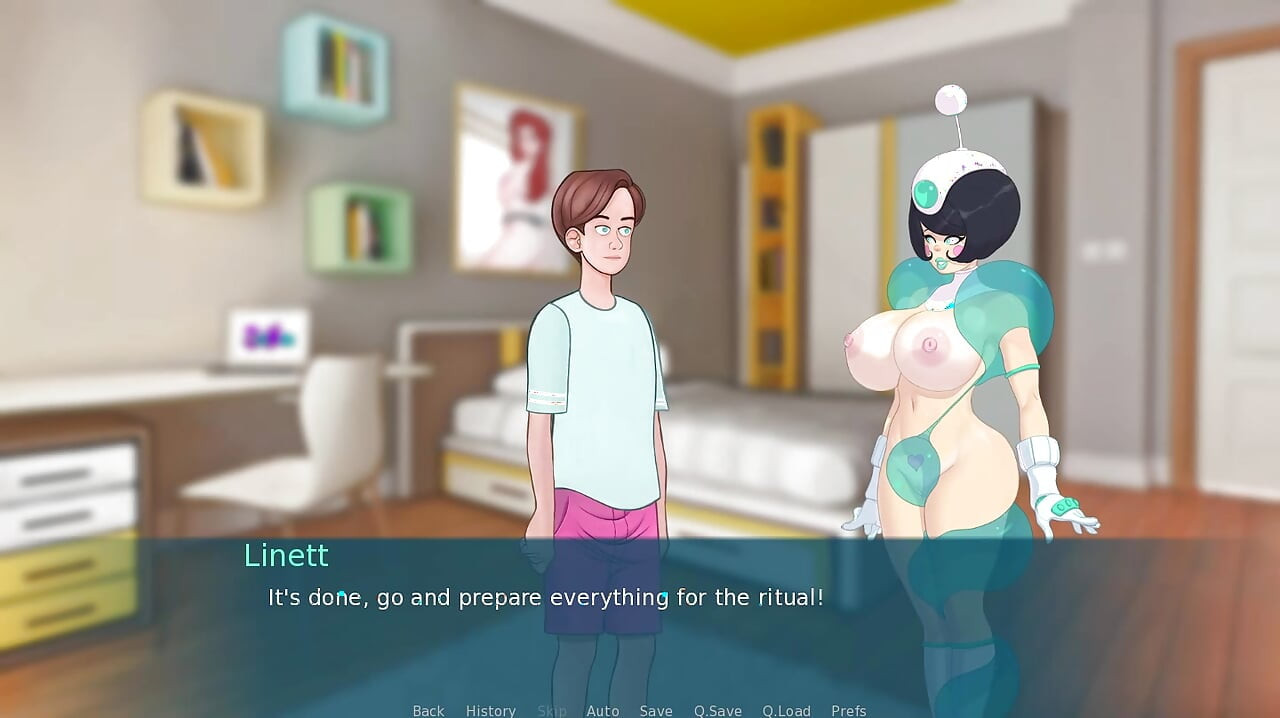
Task: Open the Prefs menu
Action: click(x=849, y=710)
